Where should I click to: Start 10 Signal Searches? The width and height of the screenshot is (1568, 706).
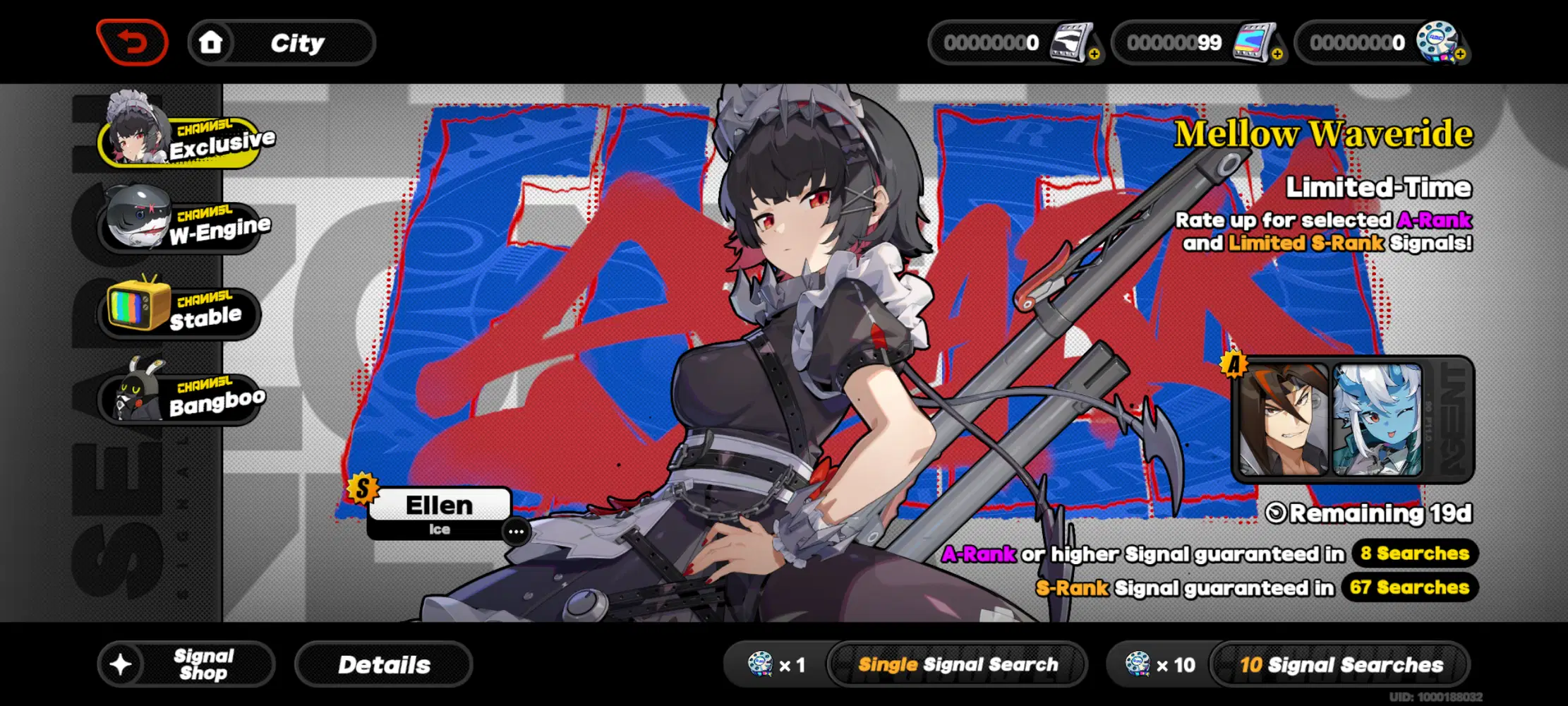1340,664
